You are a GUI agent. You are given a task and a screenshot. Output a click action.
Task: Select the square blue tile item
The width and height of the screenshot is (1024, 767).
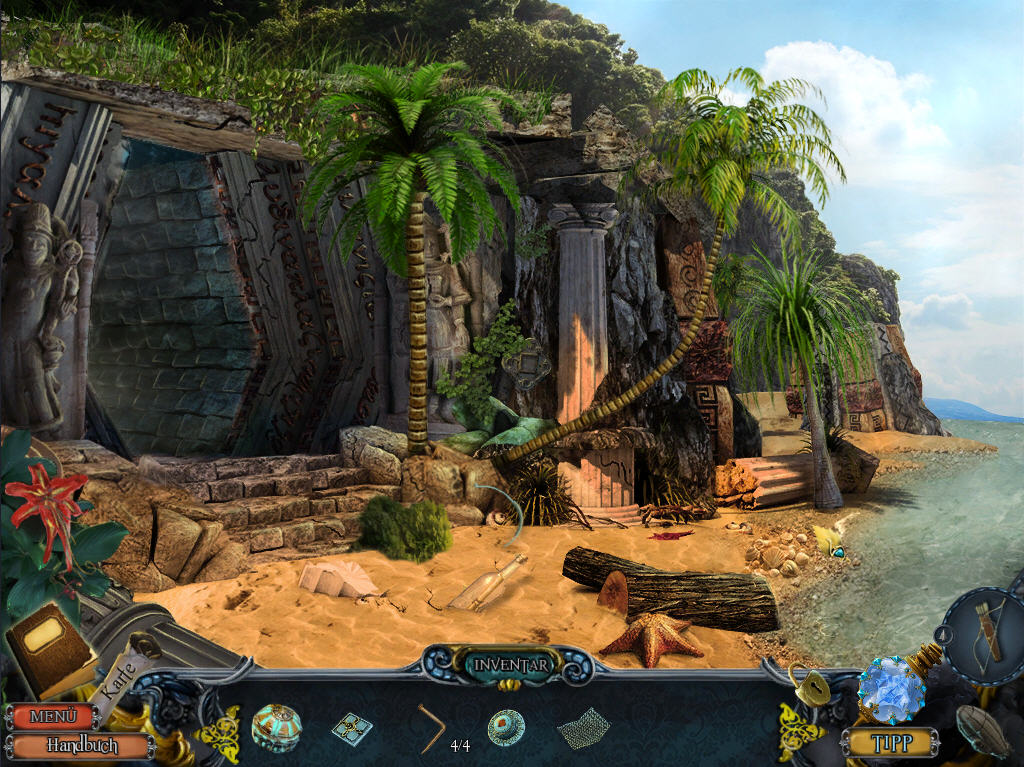point(351,728)
